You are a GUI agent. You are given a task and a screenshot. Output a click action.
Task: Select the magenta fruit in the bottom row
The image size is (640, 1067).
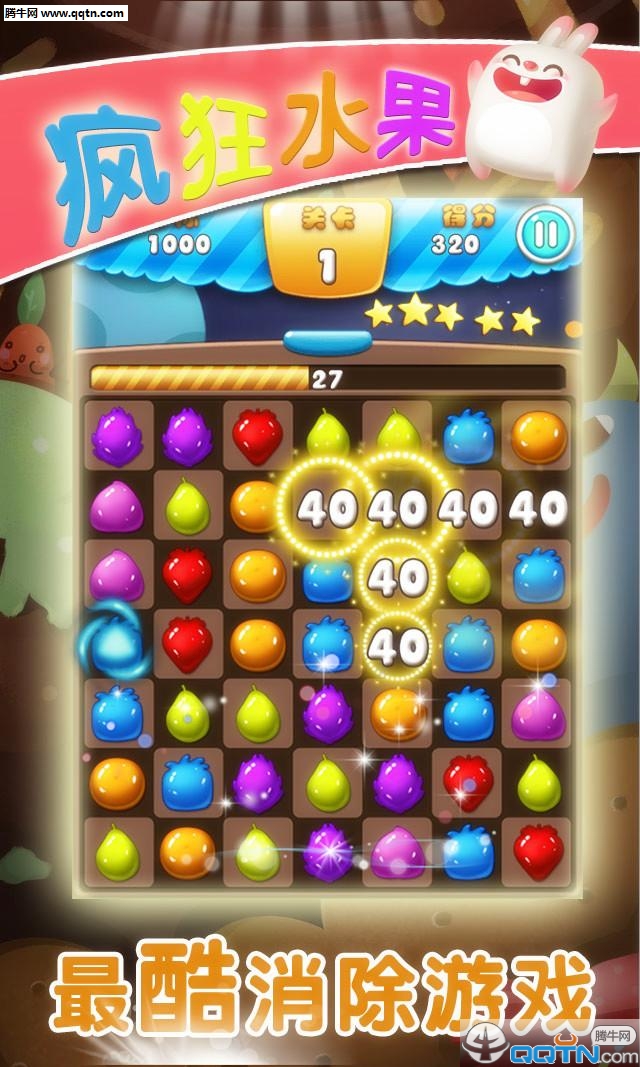pyautogui.click(x=397, y=853)
